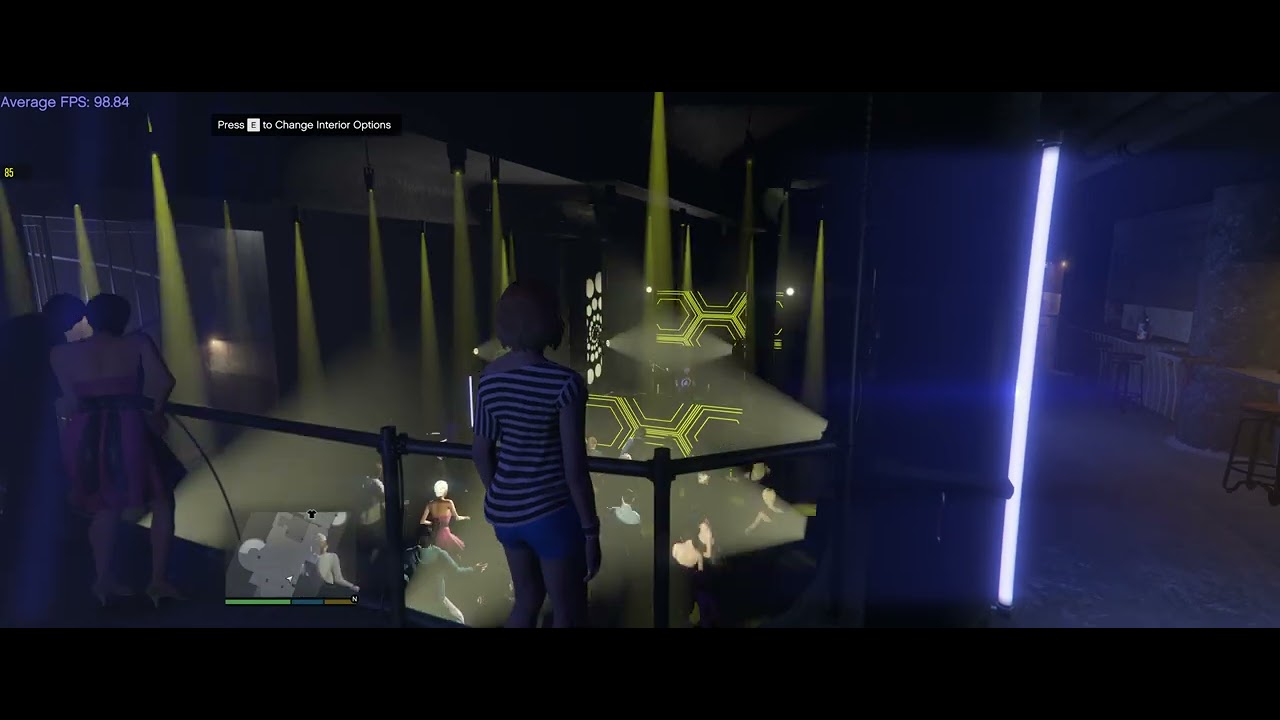Click the white T-shirt icon above the minimap

click(x=312, y=514)
